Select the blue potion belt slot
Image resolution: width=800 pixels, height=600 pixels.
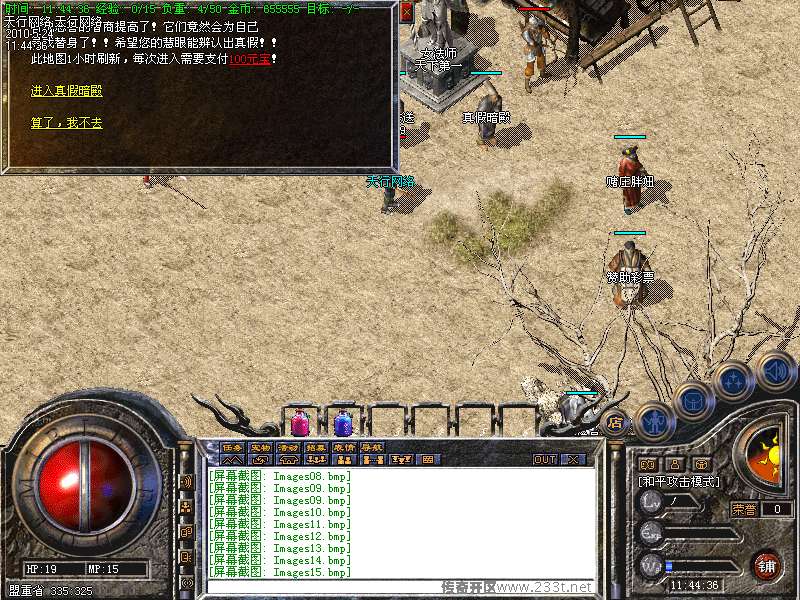pyautogui.click(x=343, y=422)
